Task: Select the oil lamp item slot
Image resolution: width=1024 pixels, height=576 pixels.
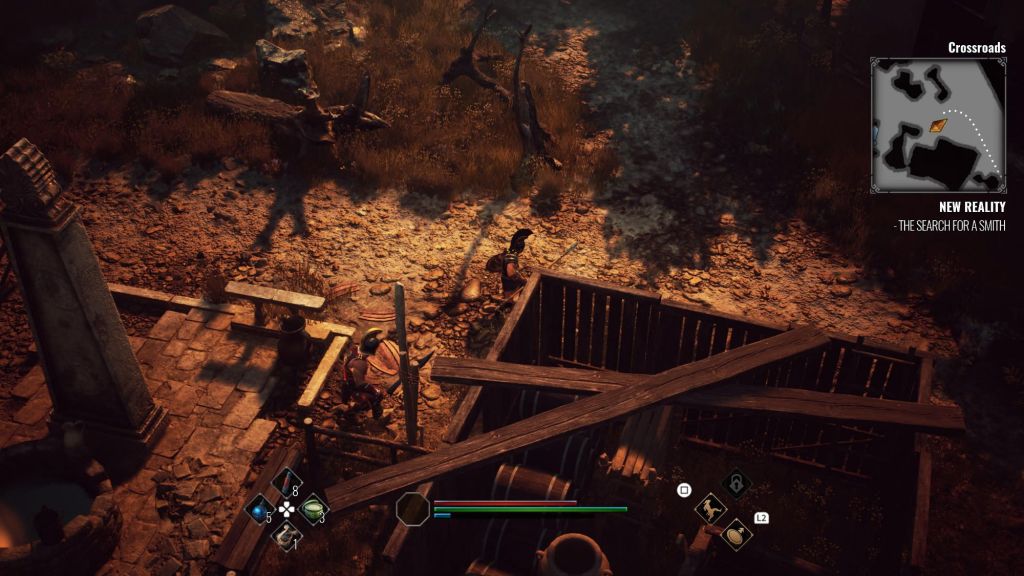Action: (x=287, y=536)
